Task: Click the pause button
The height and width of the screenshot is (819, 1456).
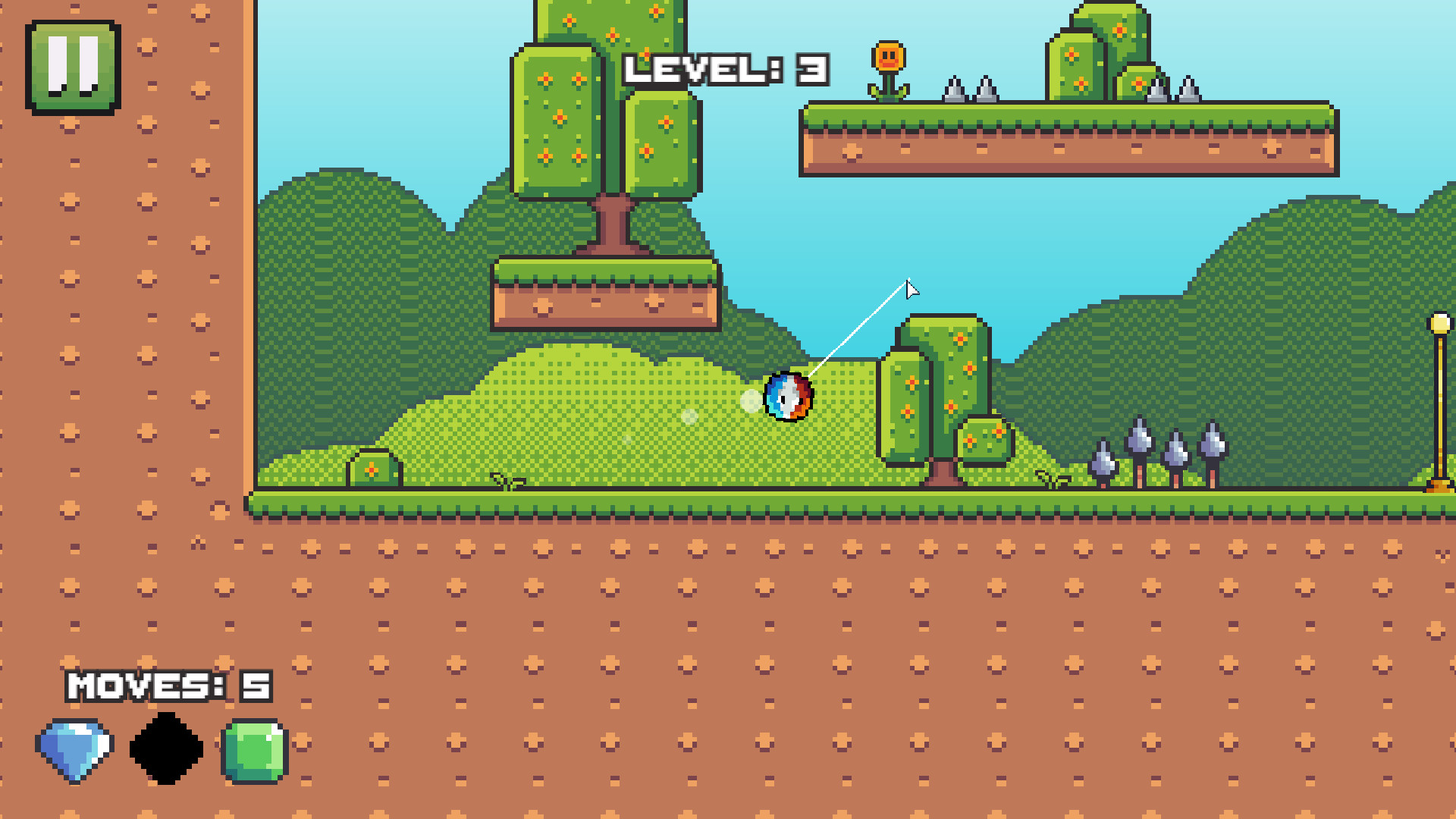Action: point(73,67)
